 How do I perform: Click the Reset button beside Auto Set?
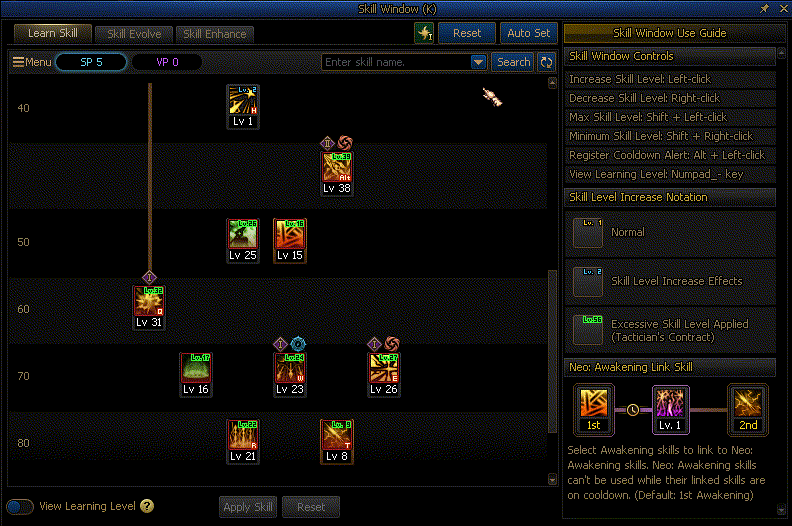(x=467, y=33)
